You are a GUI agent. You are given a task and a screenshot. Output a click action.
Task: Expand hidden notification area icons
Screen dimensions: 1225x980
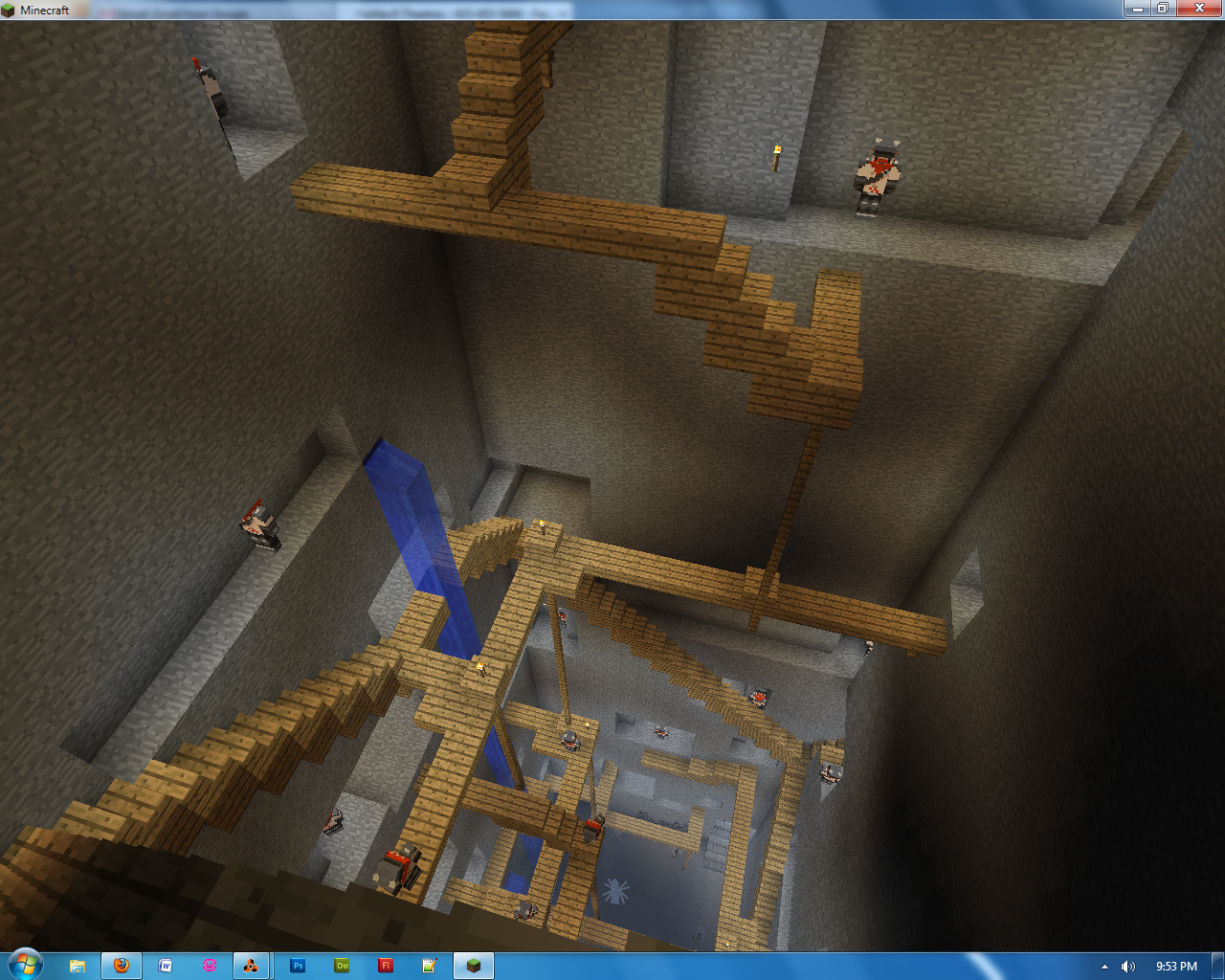click(1102, 967)
